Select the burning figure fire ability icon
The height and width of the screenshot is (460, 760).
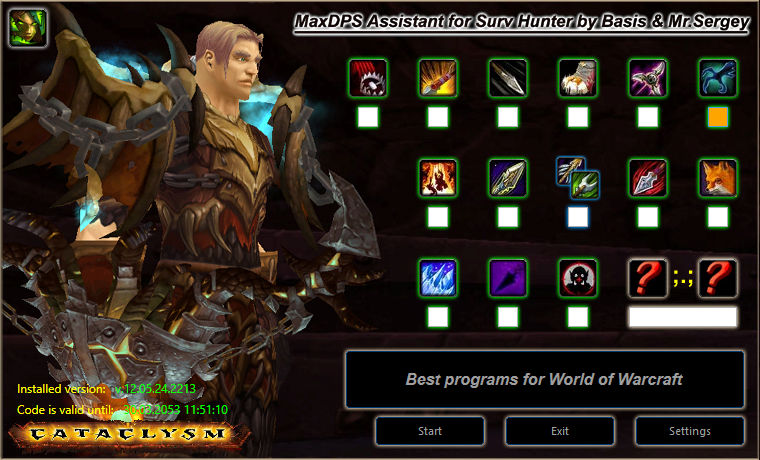438,178
